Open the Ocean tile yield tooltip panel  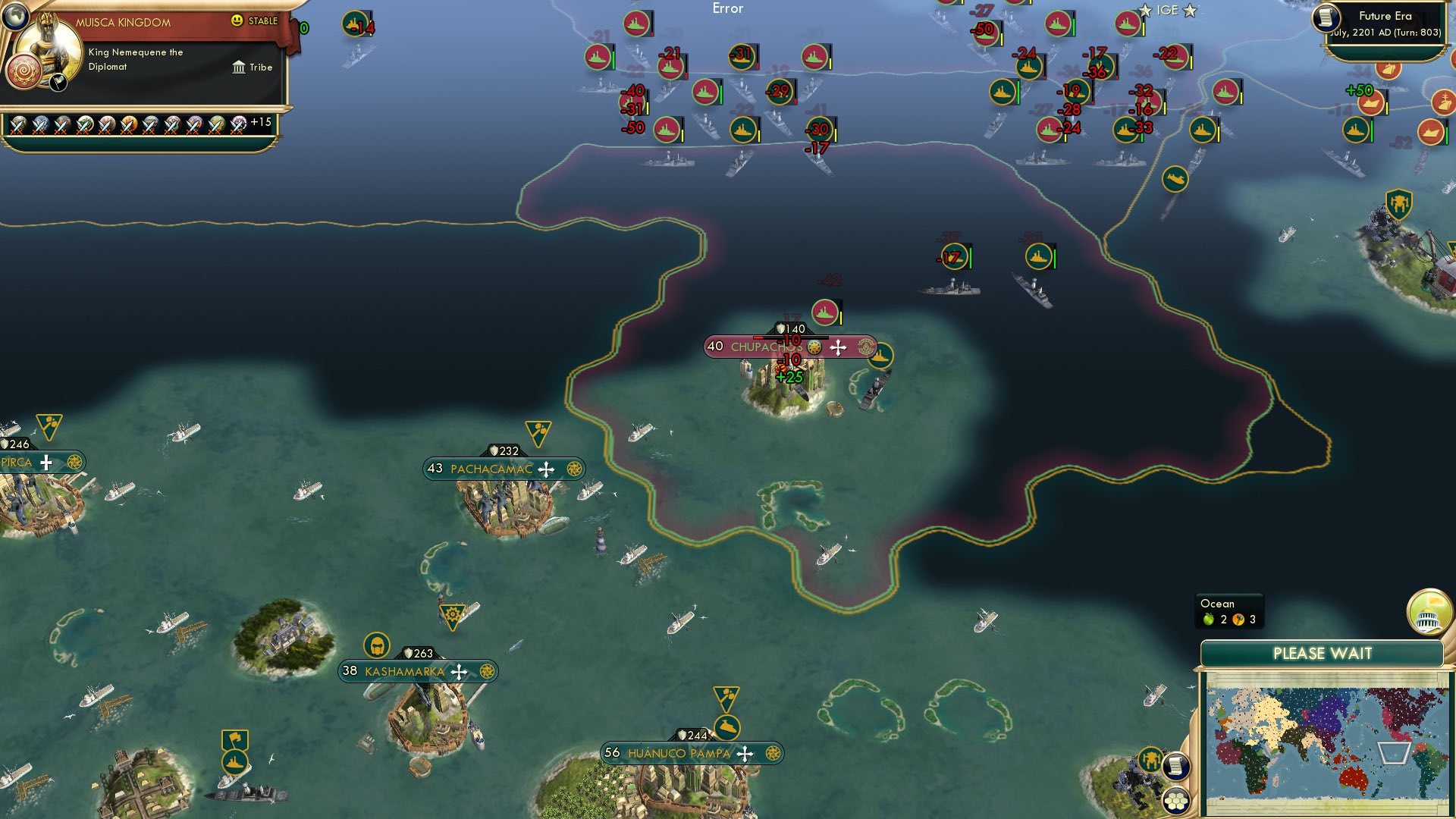[1228, 610]
